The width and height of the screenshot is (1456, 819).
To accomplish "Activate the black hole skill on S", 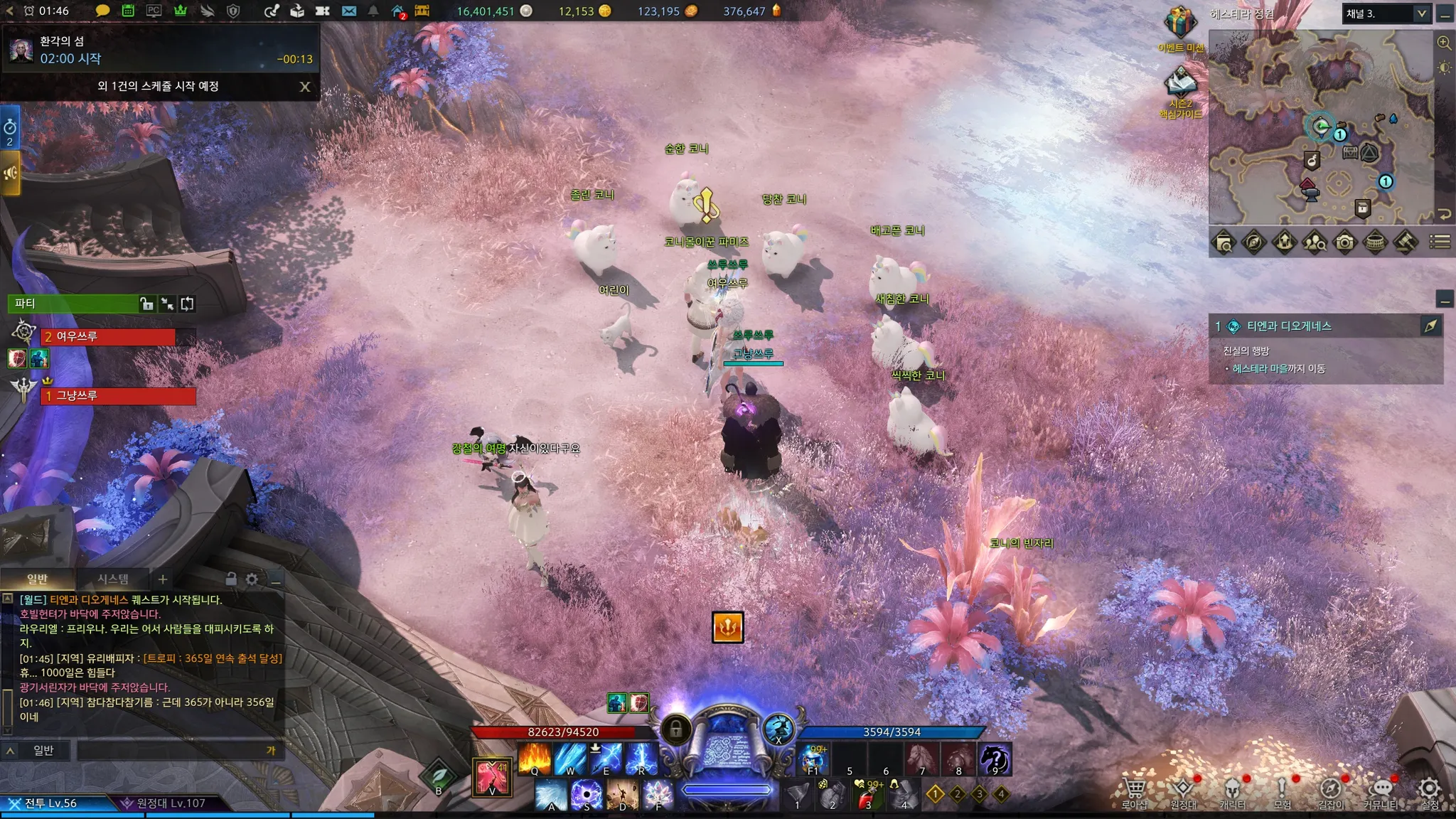I will click(587, 794).
